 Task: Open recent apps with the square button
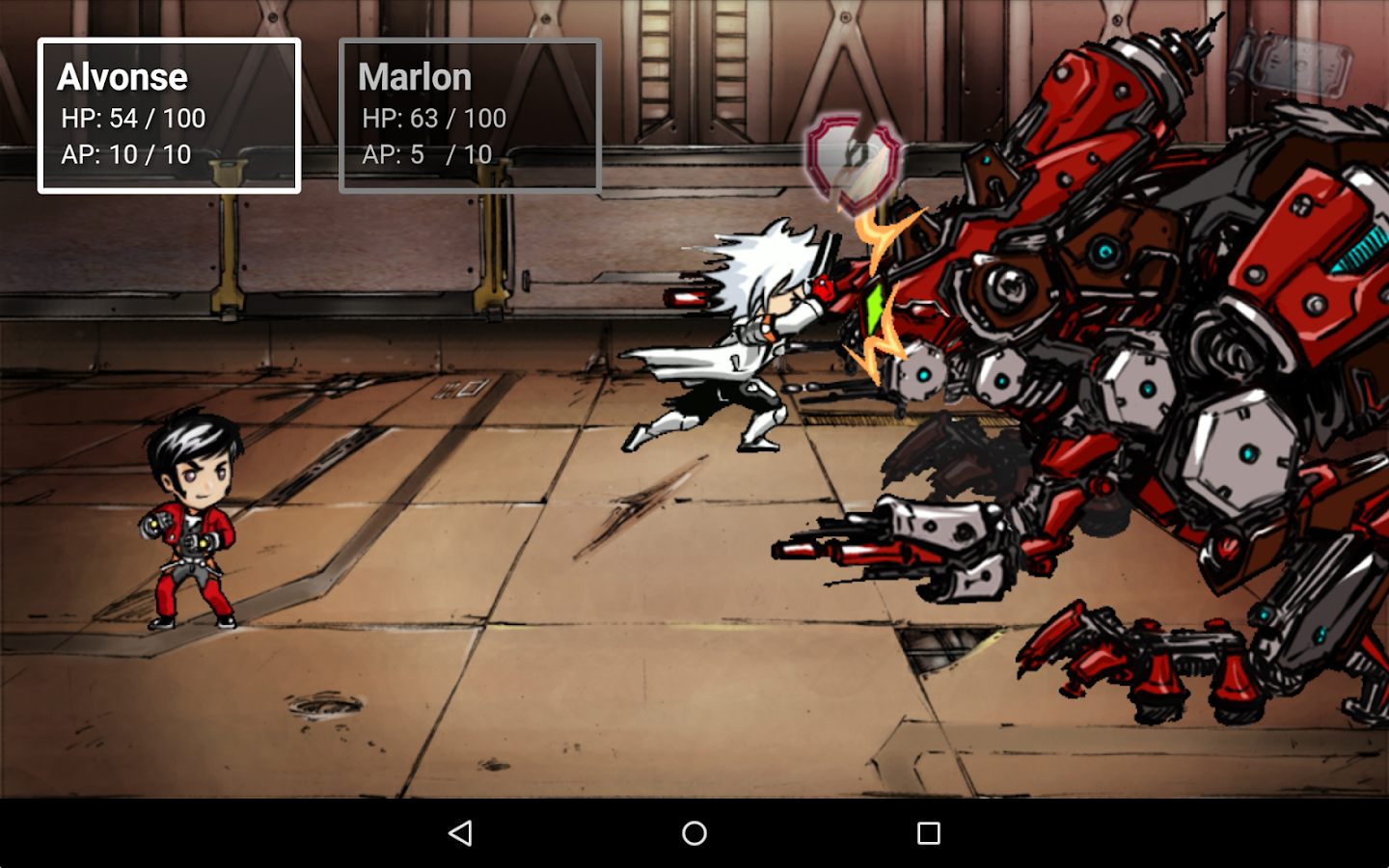click(926, 831)
